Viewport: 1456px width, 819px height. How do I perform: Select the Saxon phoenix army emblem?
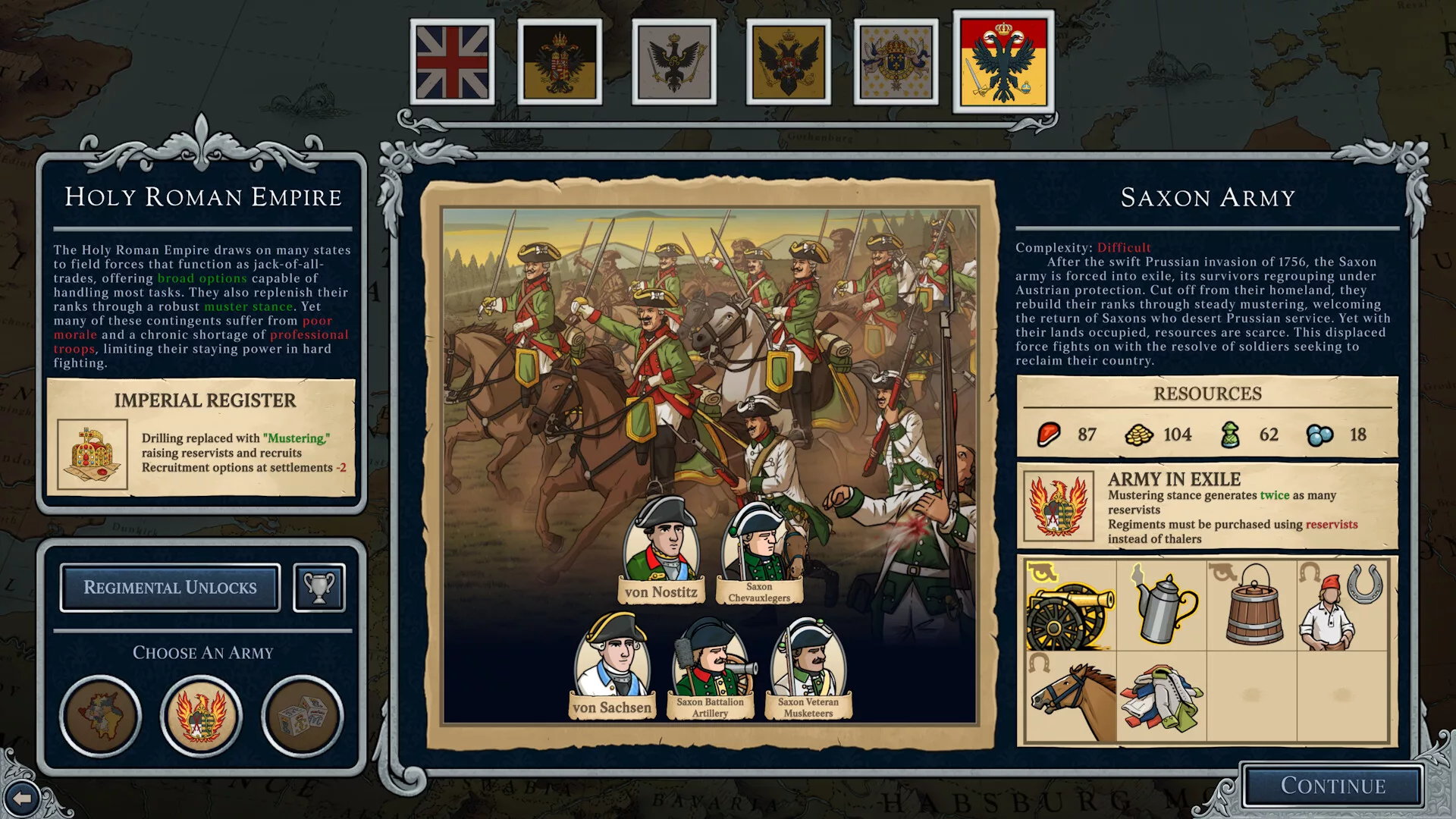click(x=201, y=716)
